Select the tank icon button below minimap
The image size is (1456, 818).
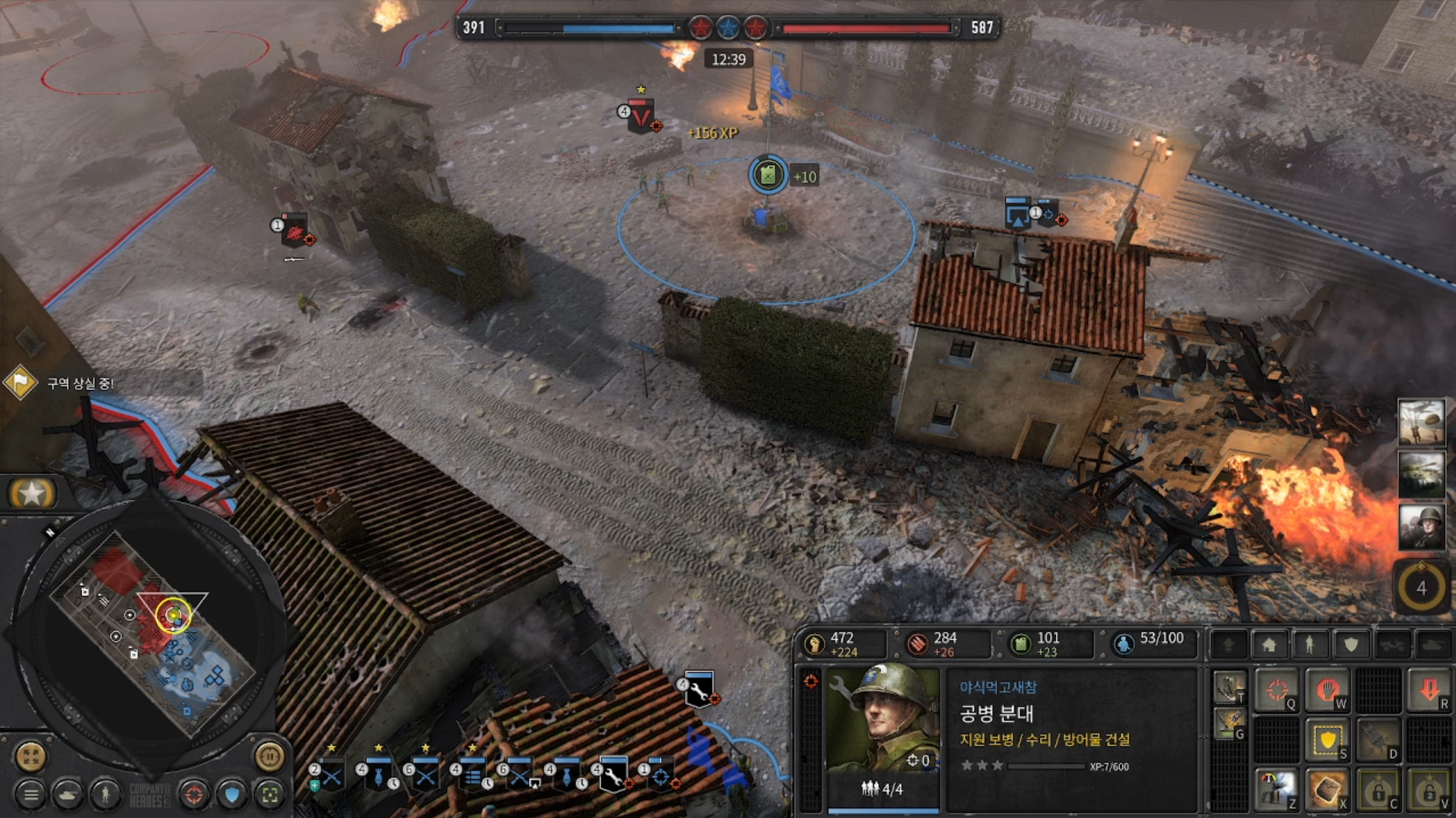click(68, 794)
